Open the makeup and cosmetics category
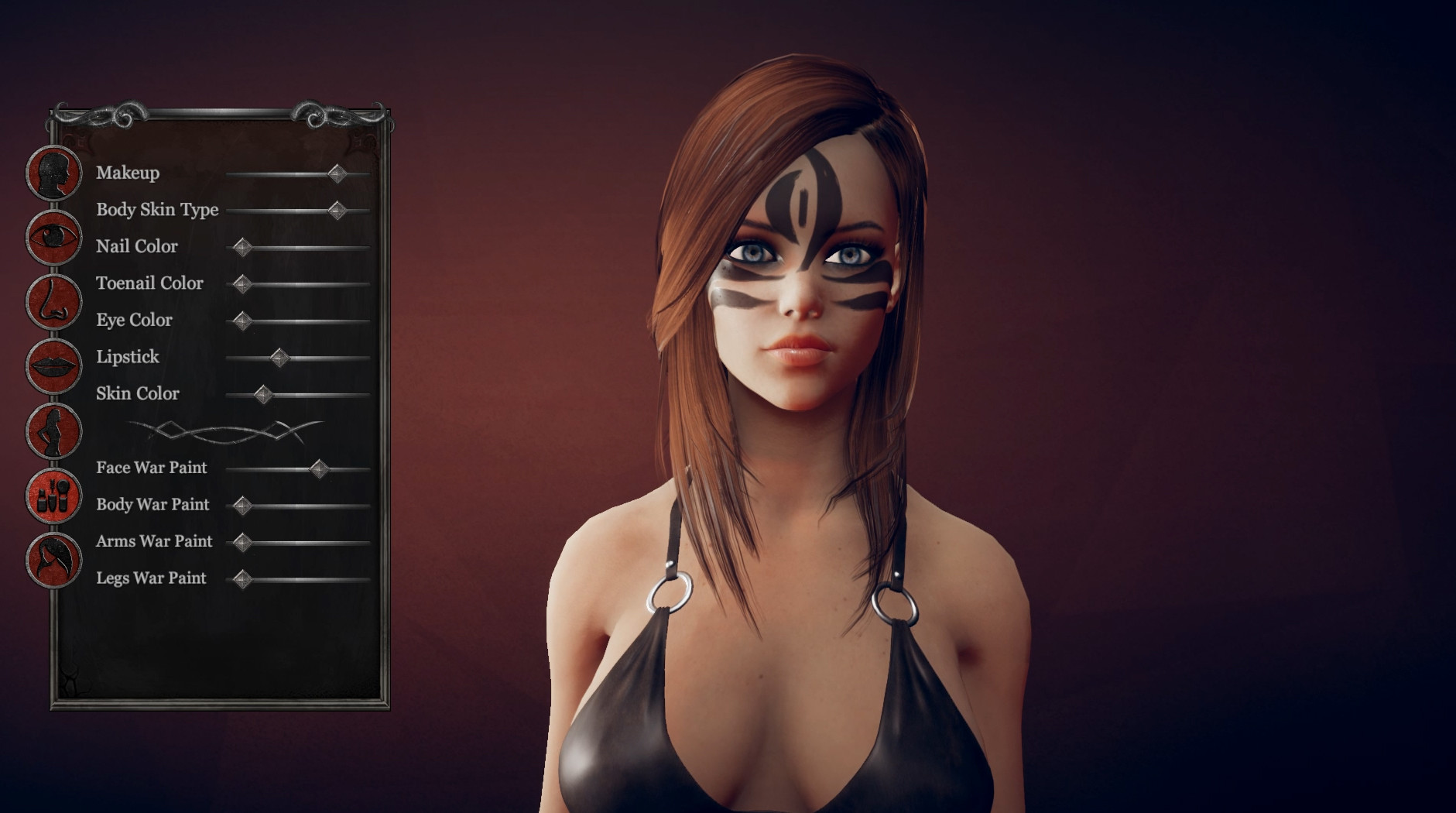Image resolution: width=1456 pixels, height=813 pixels. coord(53,496)
